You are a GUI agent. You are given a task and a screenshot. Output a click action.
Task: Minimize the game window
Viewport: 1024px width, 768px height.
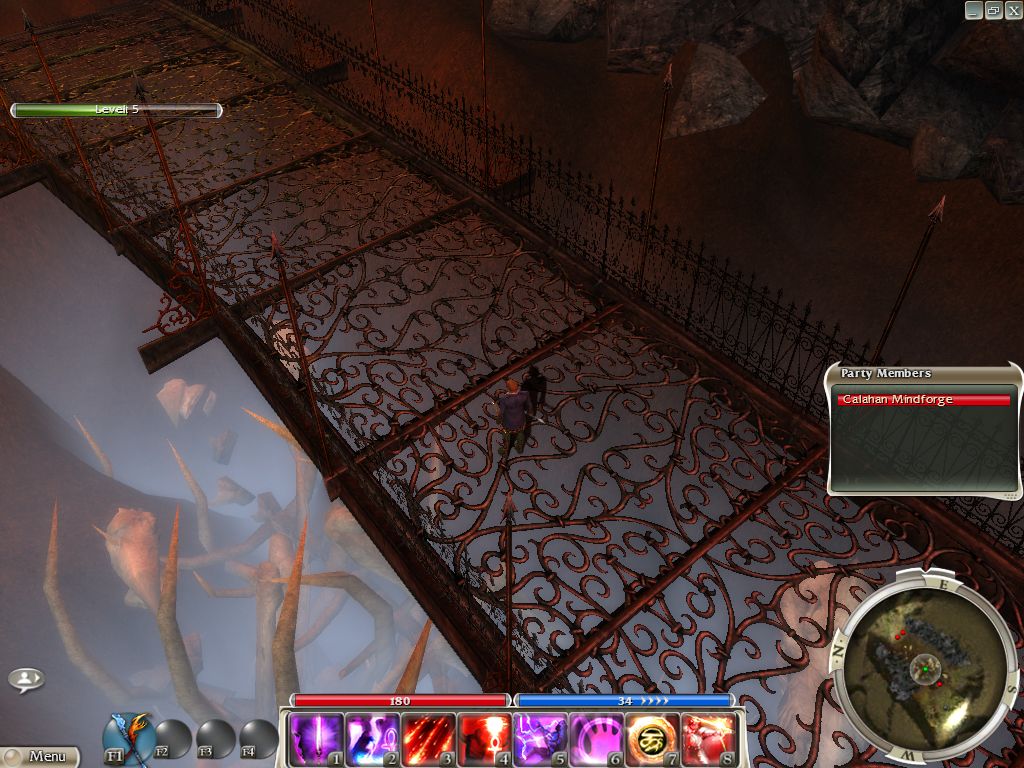coord(974,10)
